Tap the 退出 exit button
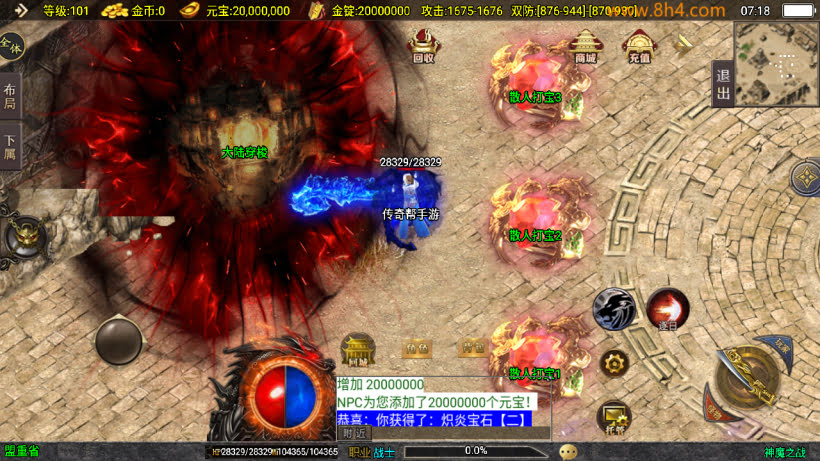This screenshot has height=461, width=820. [x=723, y=84]
